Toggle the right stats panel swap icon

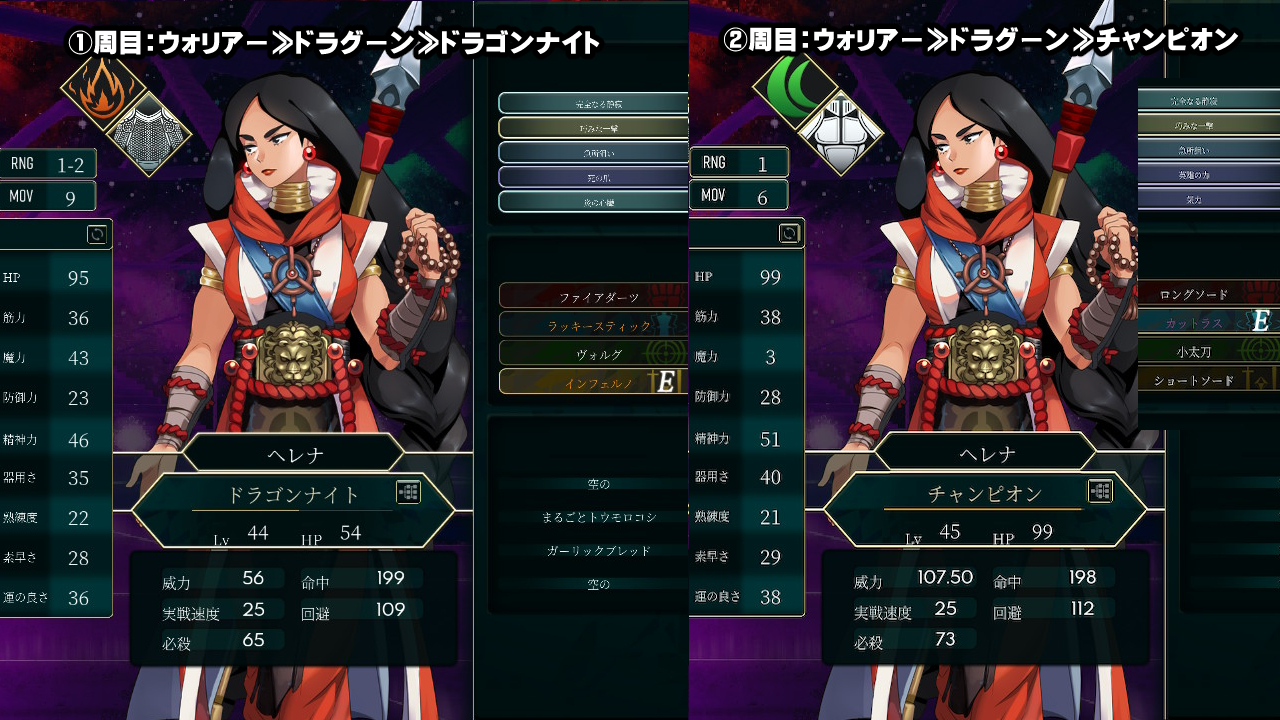pyautogui.click(x=789, y=233)
